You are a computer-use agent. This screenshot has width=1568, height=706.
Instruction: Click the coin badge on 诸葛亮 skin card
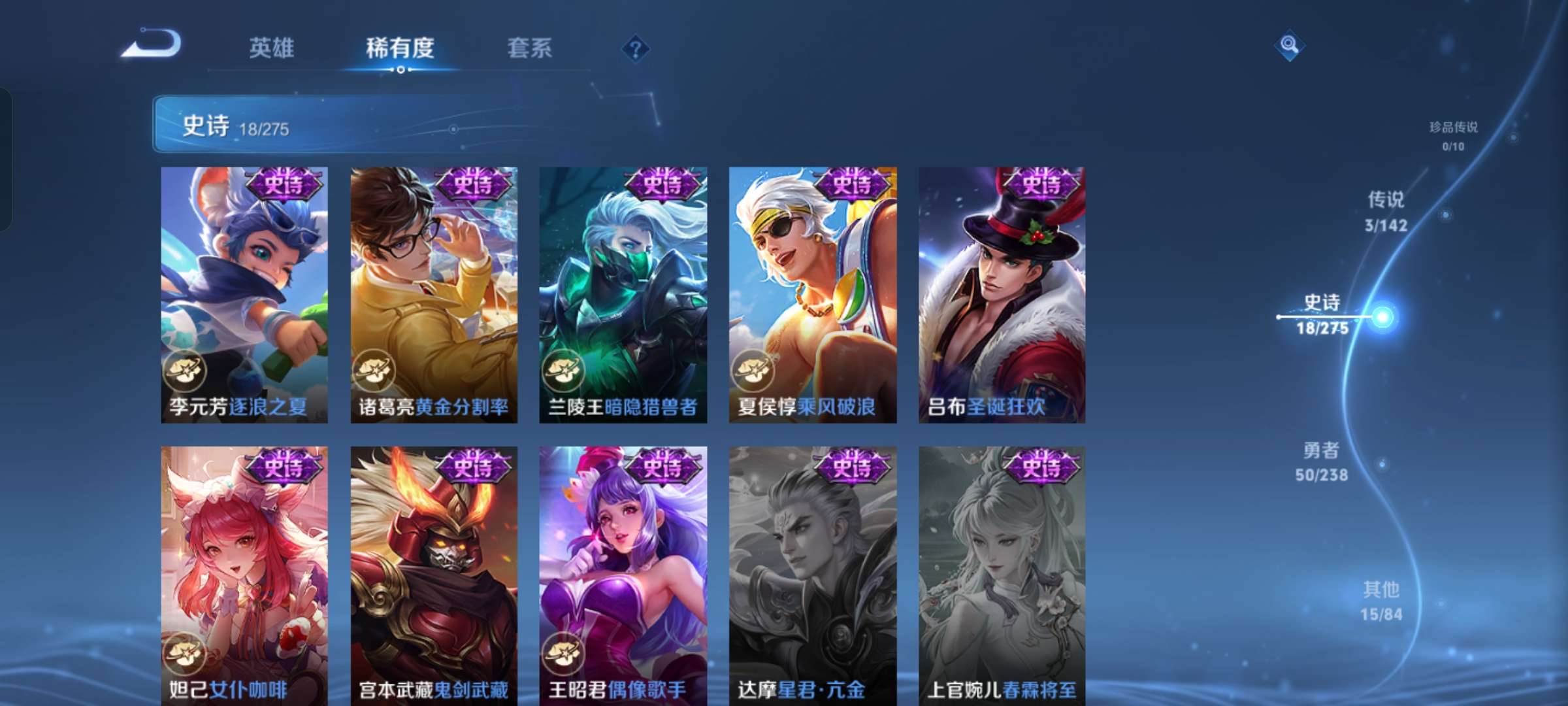pos(375,371)
